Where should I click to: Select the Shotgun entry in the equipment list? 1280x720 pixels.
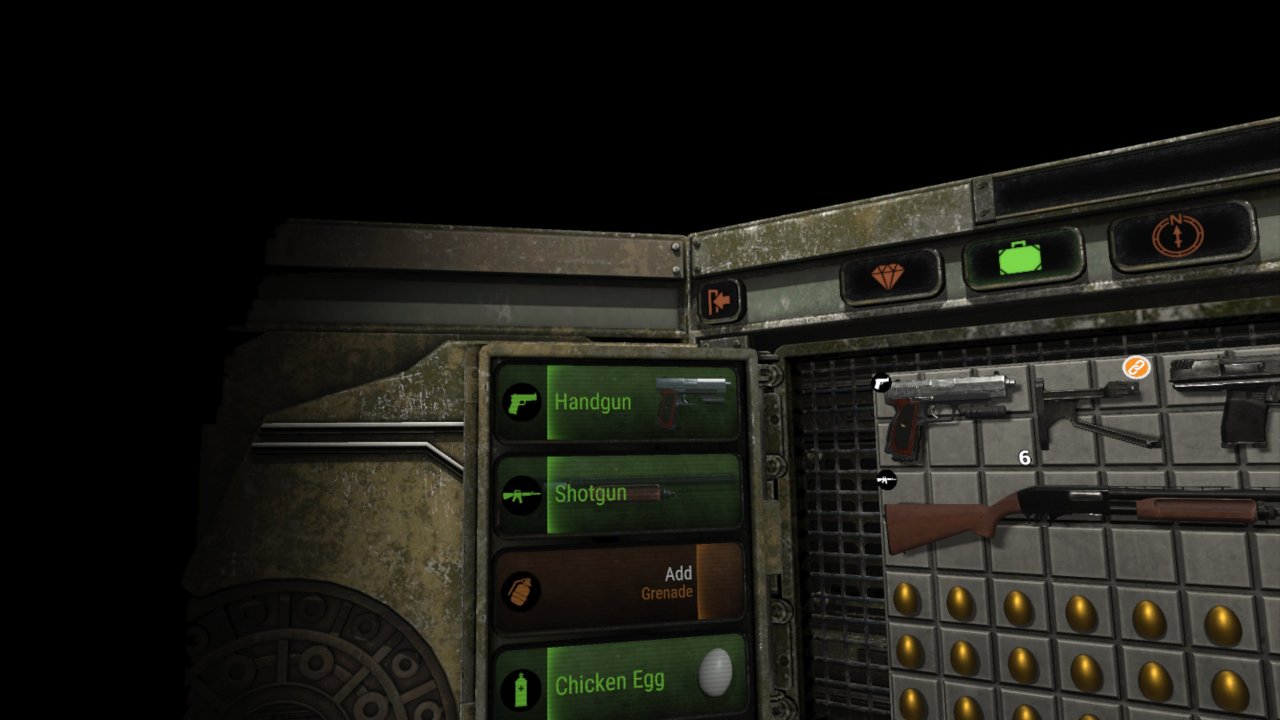pos(592,492)
